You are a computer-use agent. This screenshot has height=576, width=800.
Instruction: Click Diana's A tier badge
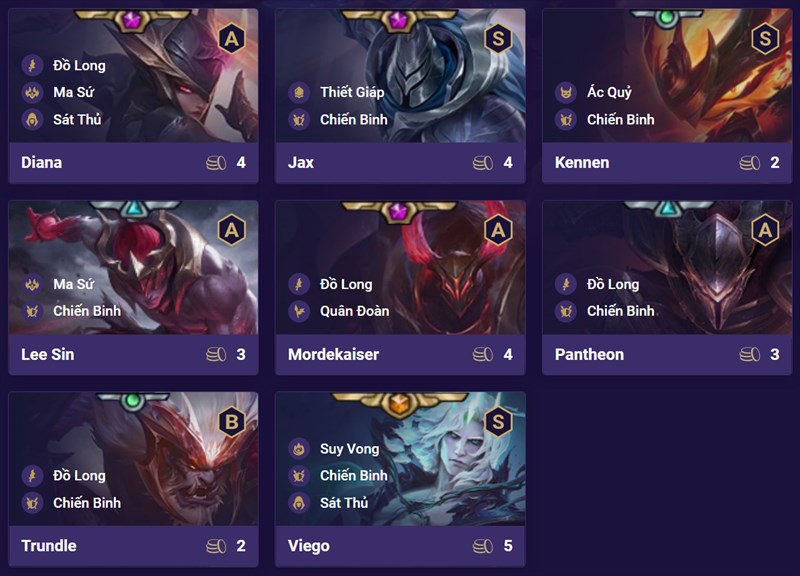coord(231,39)
